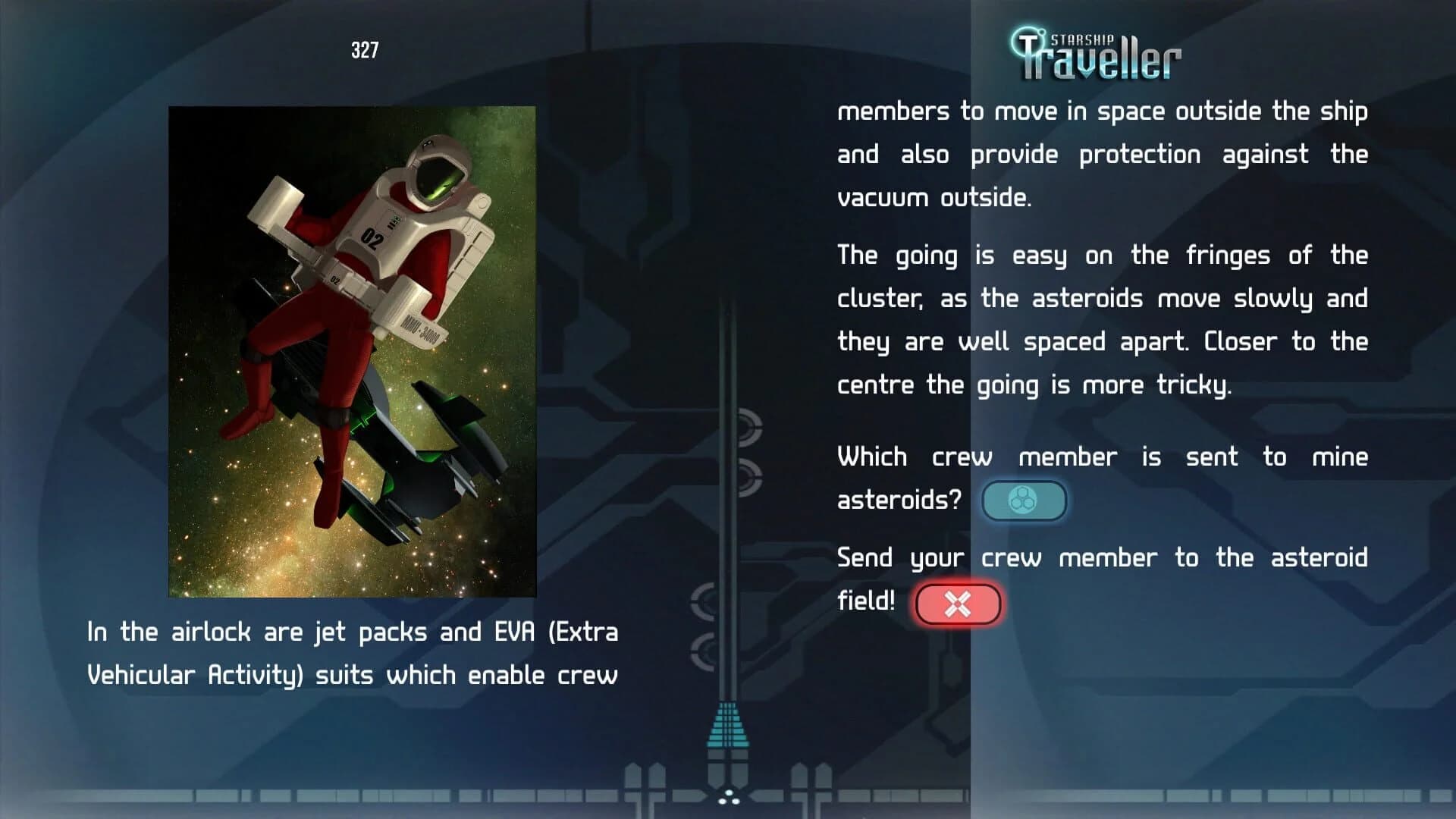The height and width of the screenshot is (819, 1456).
Task: Click the Starship Traveller title bar
Action: pyautogui.click(x=1096, y=52)
